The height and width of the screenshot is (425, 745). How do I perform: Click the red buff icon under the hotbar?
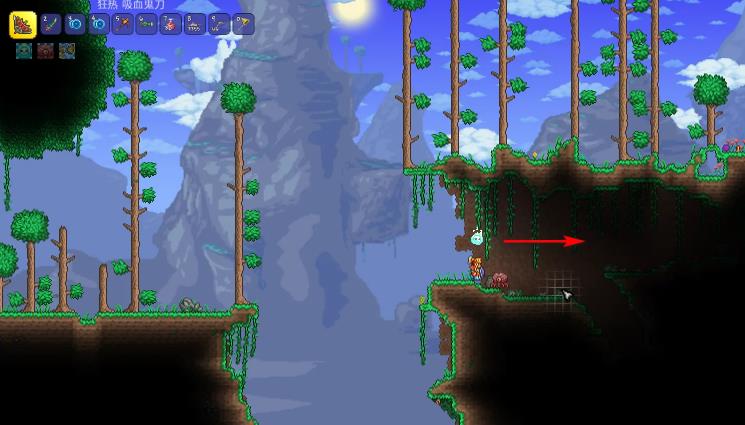point(45,51)
